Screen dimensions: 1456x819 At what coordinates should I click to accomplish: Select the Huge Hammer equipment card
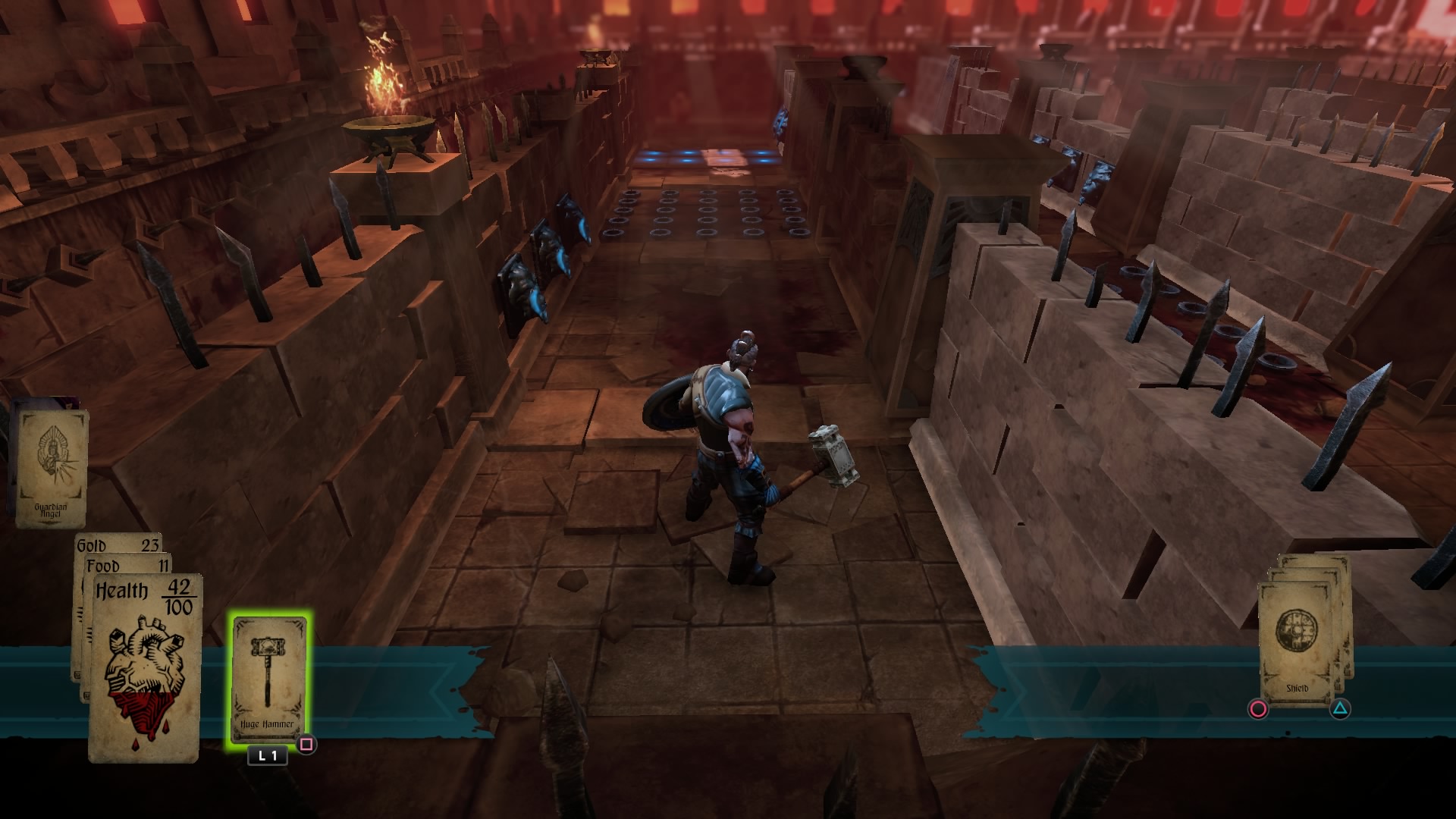pyautogui.click(x=269, y=675)
